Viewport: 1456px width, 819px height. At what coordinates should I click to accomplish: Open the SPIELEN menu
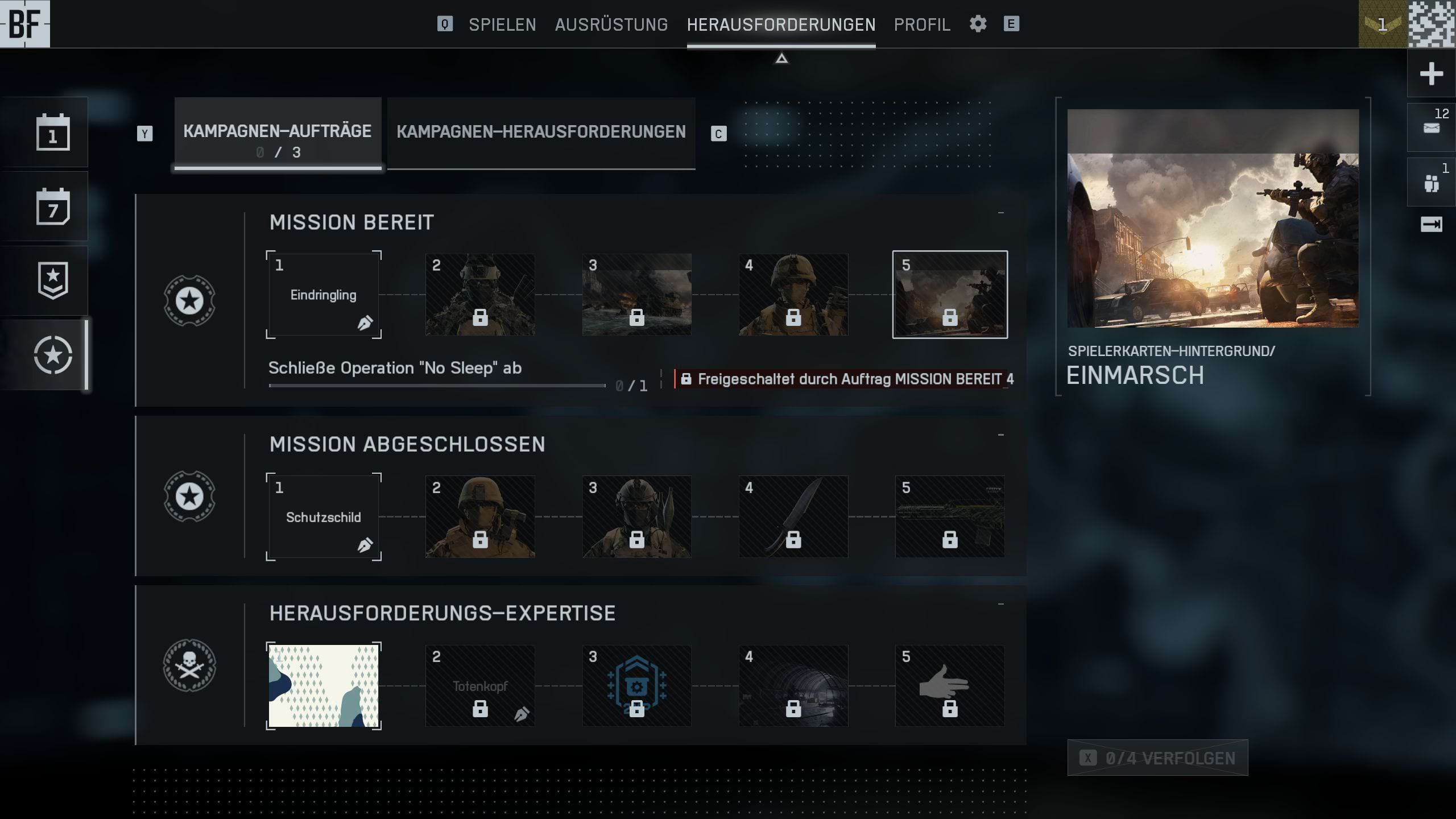coord(502,24)
